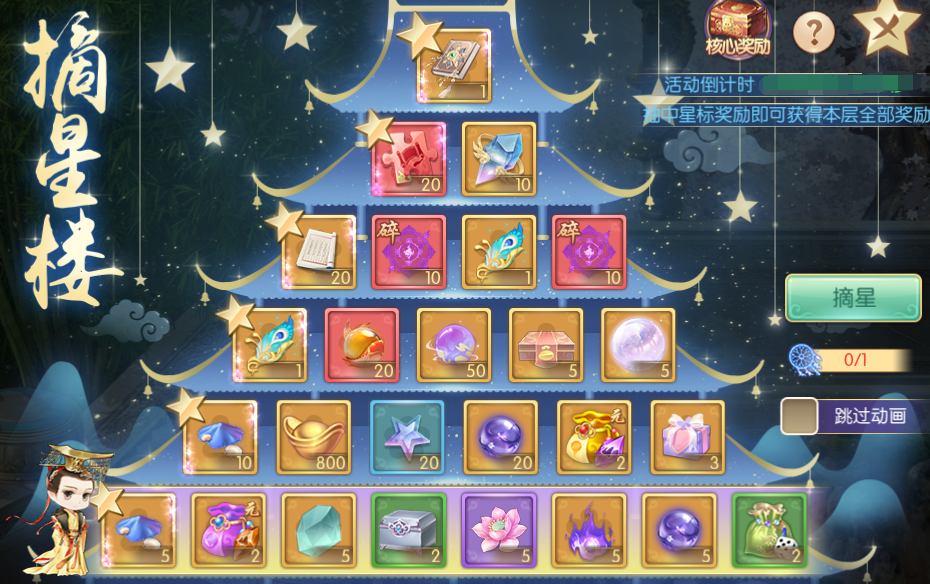Select the silver chest reward
This screenshot has height=584, width=930.
[x=408, y=530]
